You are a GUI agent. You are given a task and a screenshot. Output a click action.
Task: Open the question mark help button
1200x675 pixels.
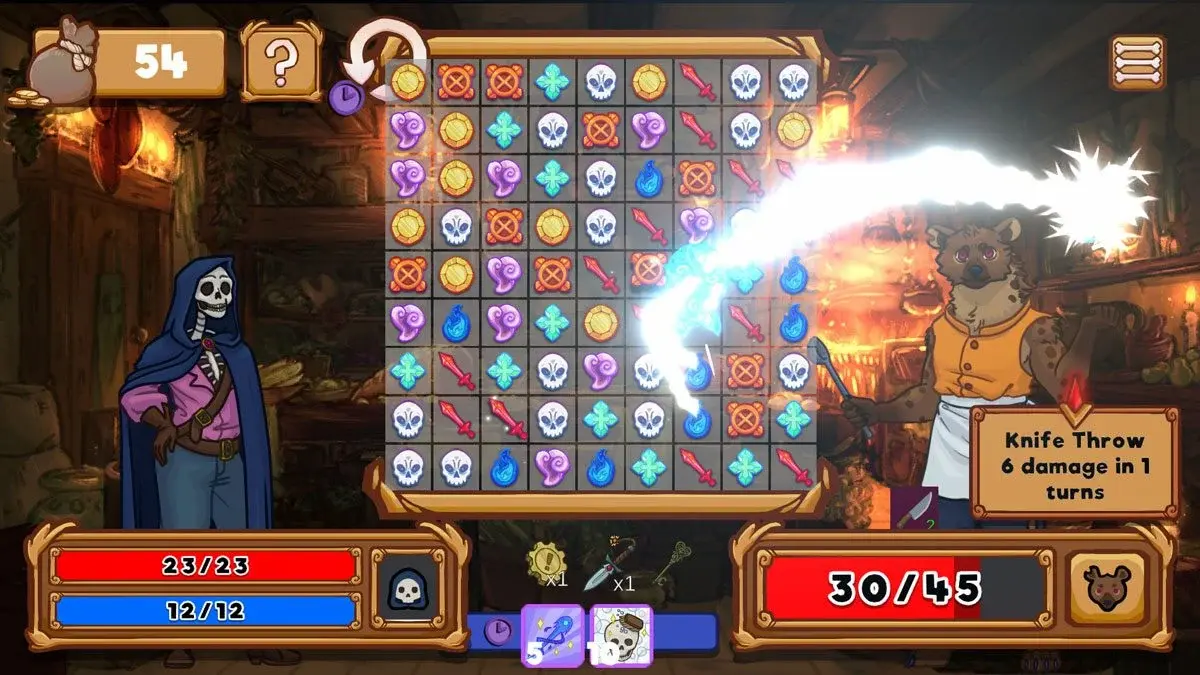[x=282, y=62]
